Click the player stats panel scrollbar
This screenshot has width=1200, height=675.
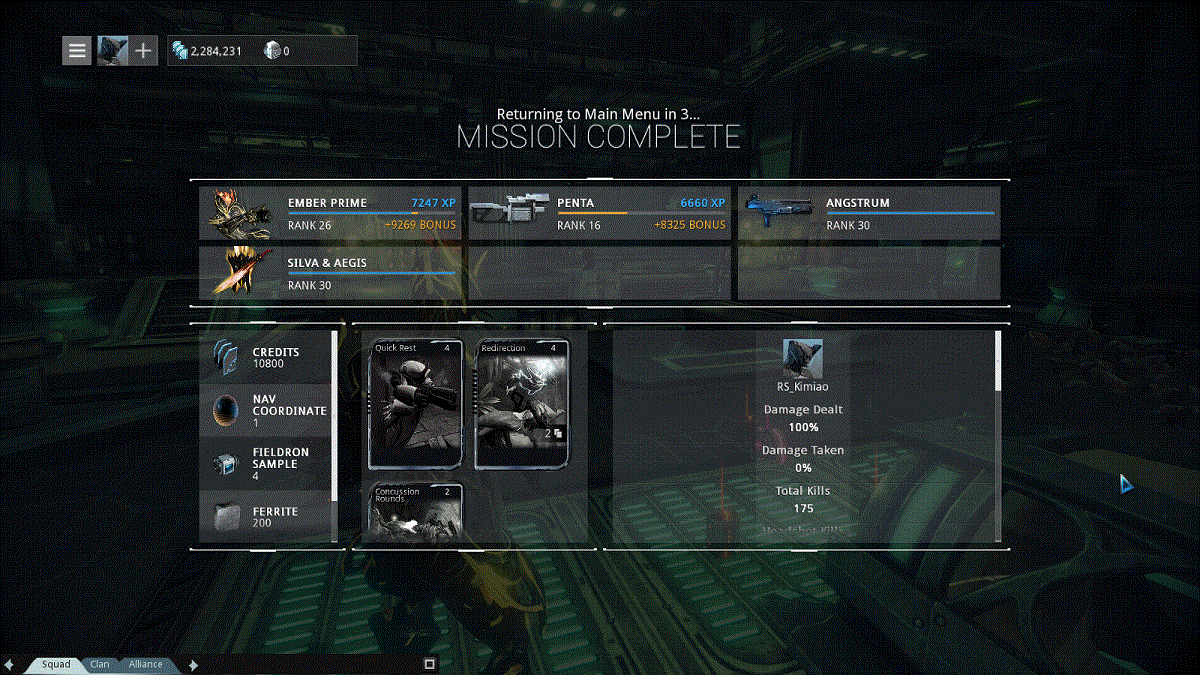(x=997, y=362)
